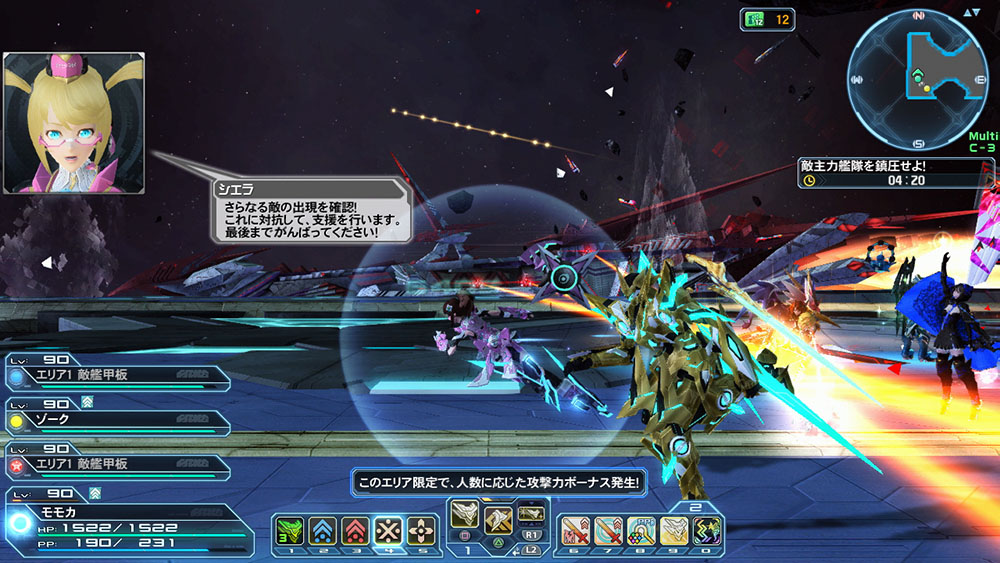Choose the sword-on-cyan-swirl icon in slot 7
1000x563 pixels.
click(x=608, y=531)
